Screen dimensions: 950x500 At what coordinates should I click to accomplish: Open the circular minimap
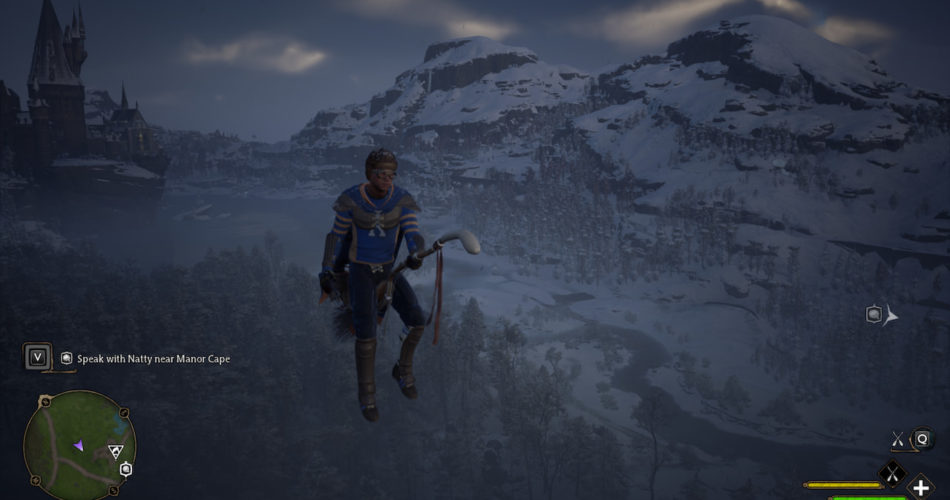point(79,445)
